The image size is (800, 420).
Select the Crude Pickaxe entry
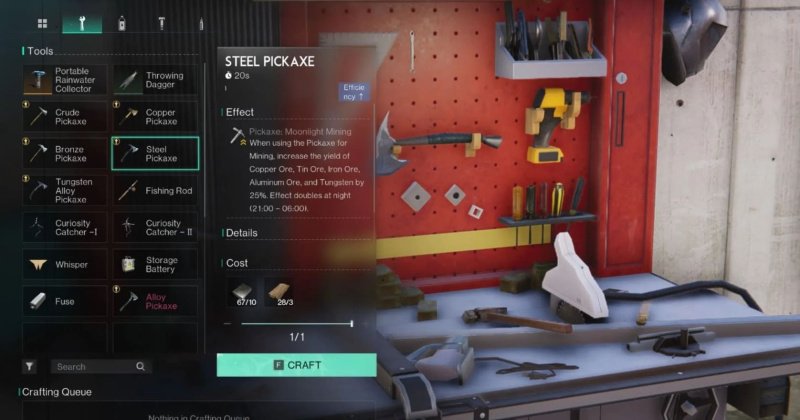point(64,117)
